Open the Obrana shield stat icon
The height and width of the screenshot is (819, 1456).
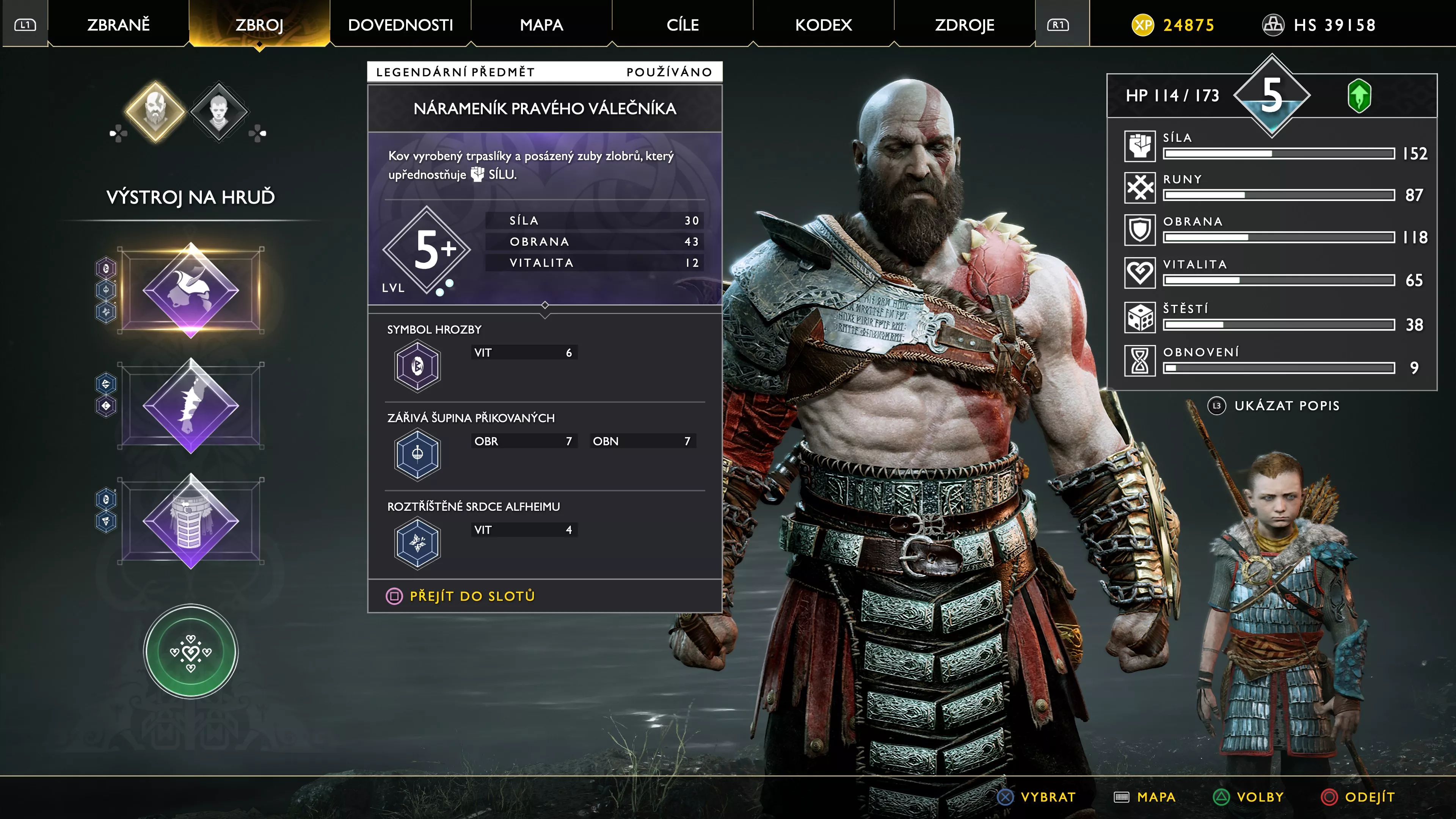(x=1140, y=231)
